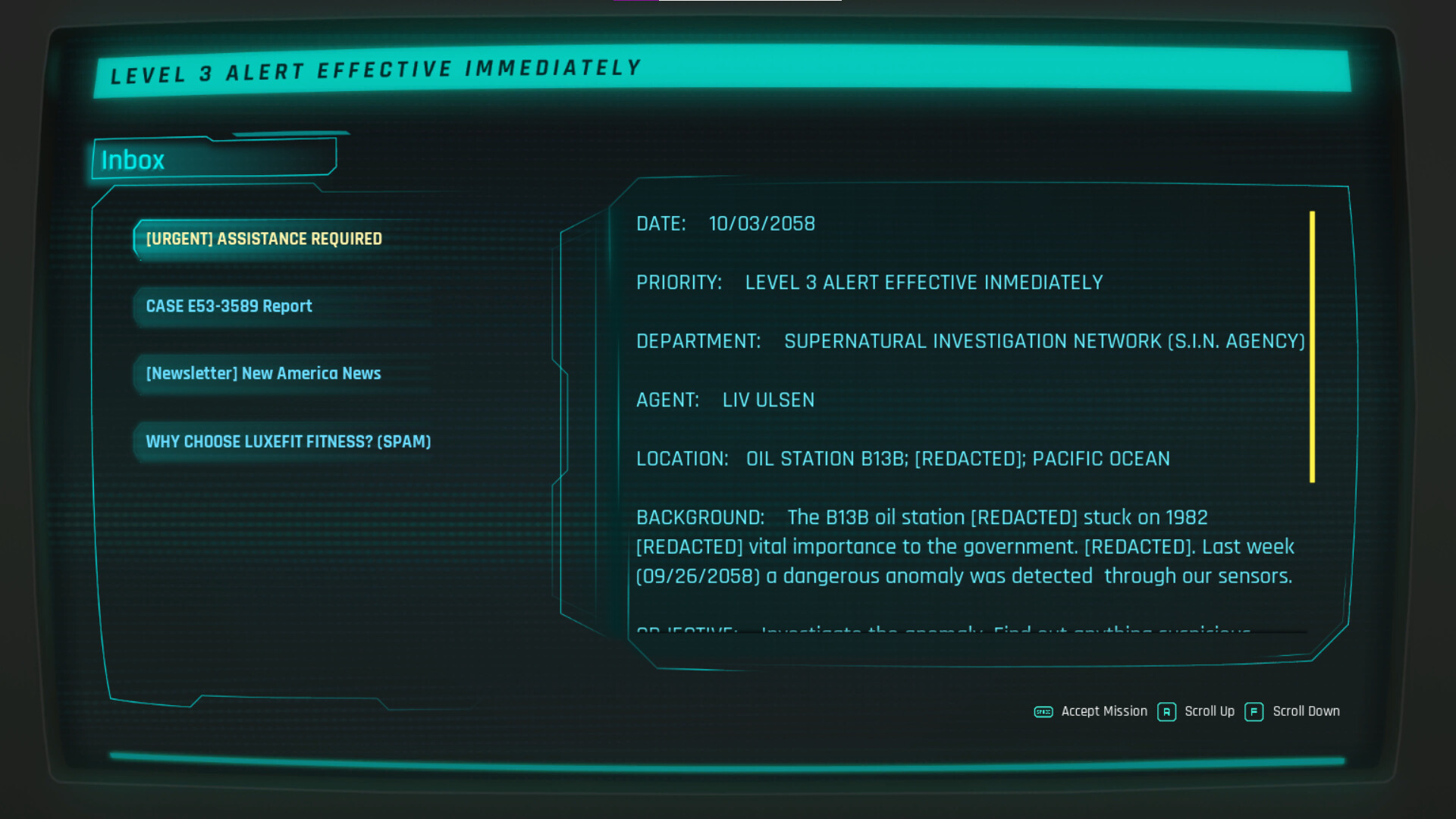Select the WHY CHOOSE LUXEFIT FITNESS? spam email

pyautogui.click(x=288, y=441)
